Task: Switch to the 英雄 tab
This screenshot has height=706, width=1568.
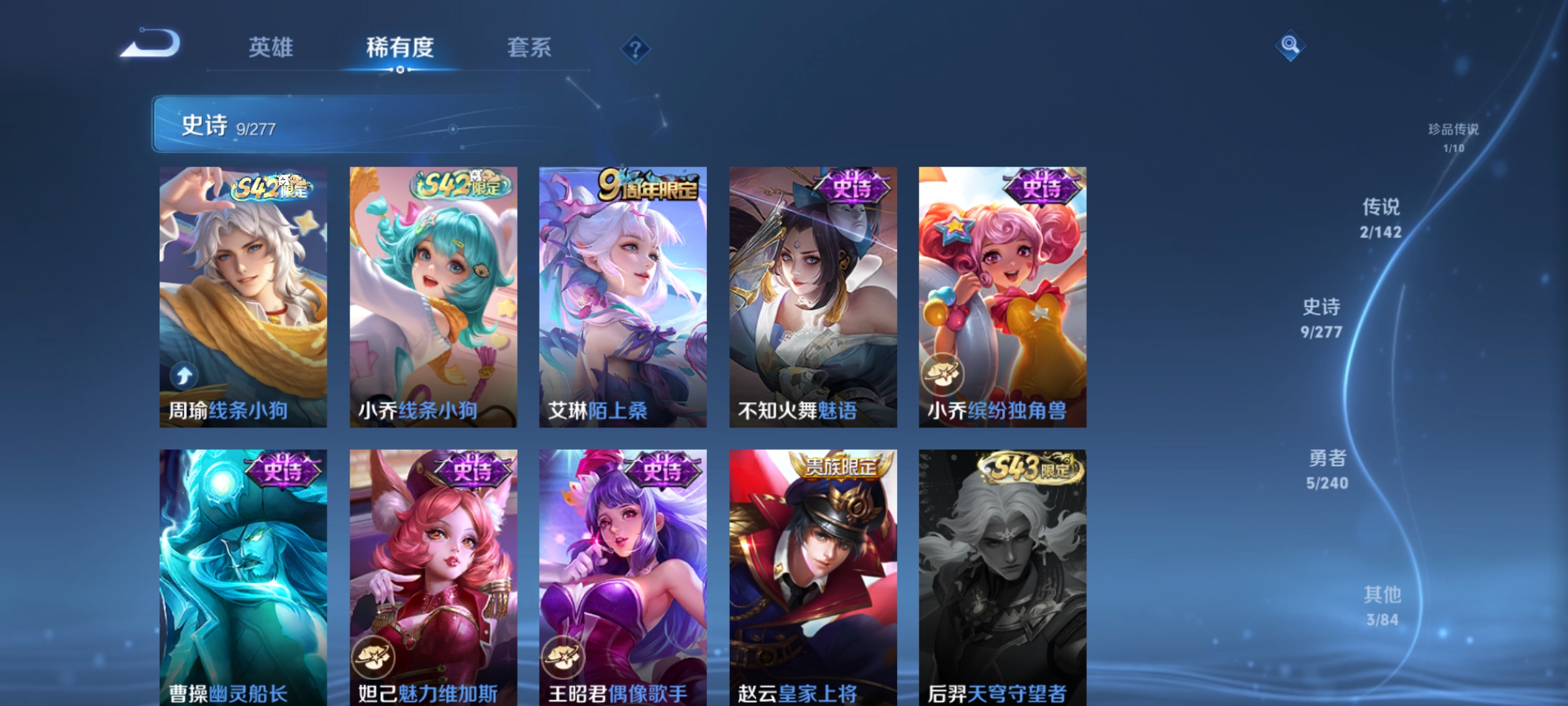Action: (270, 48)
